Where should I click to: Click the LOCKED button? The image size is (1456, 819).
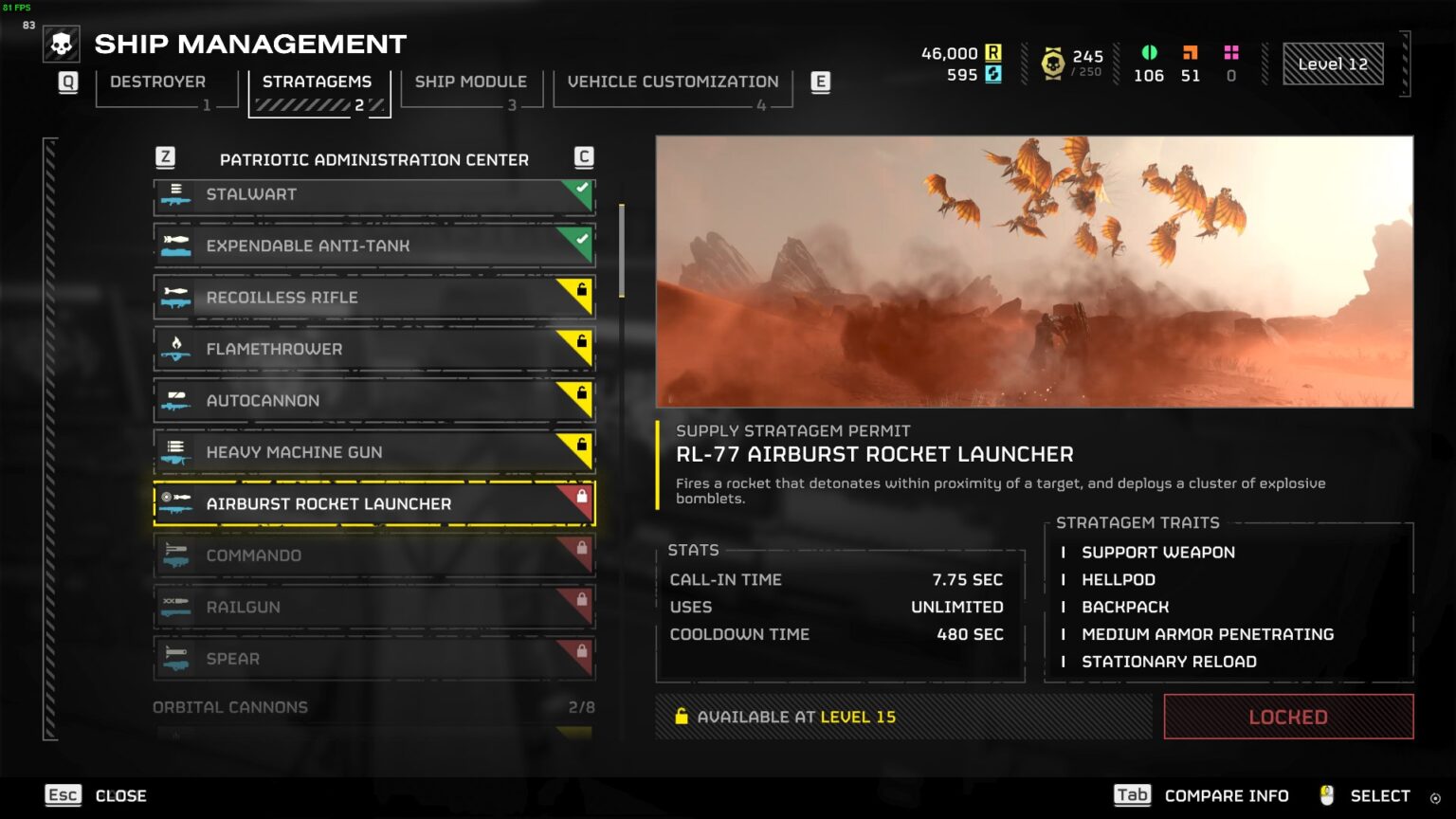(x=1287, y=717)
